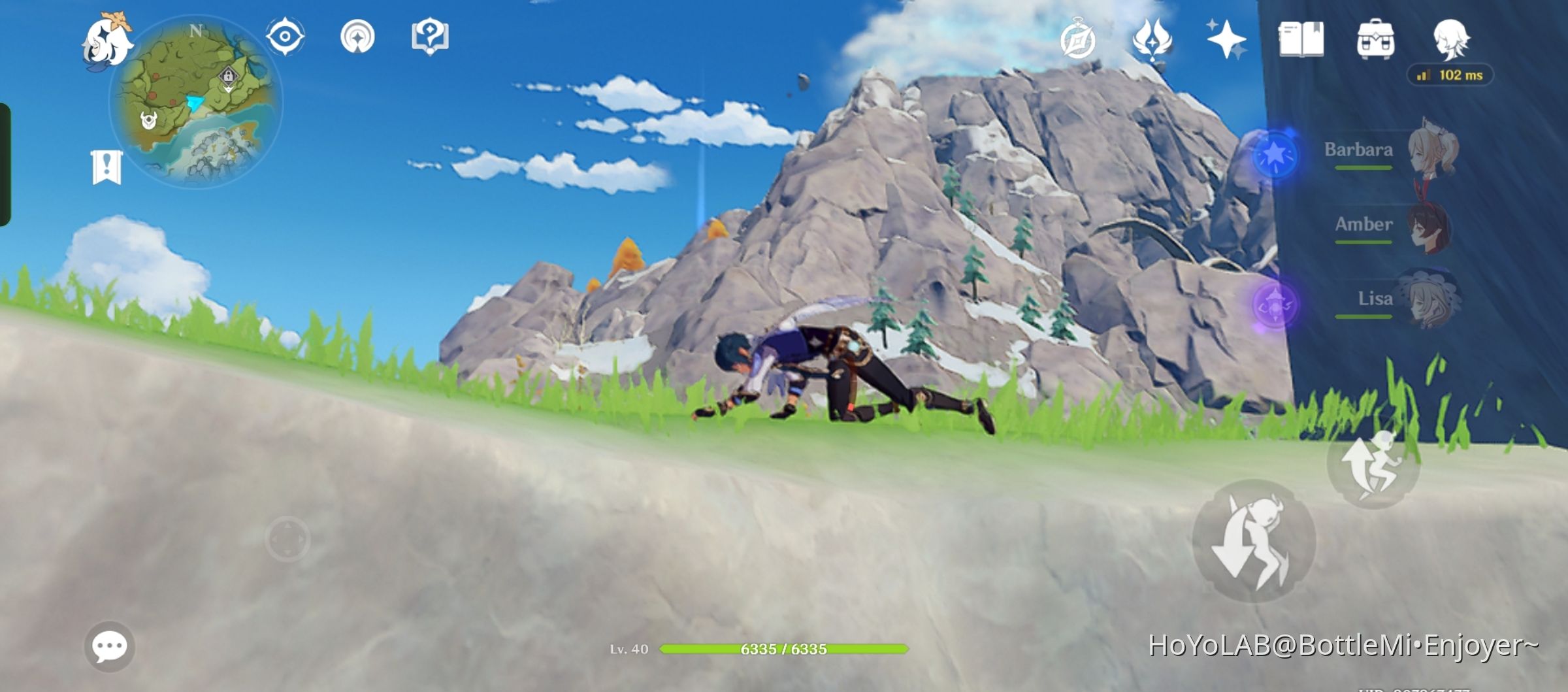Open the Adventurer Handbook book icon
Image resolution: width=1568 pixels, height=692 pixels.
tap(1303, 41)
